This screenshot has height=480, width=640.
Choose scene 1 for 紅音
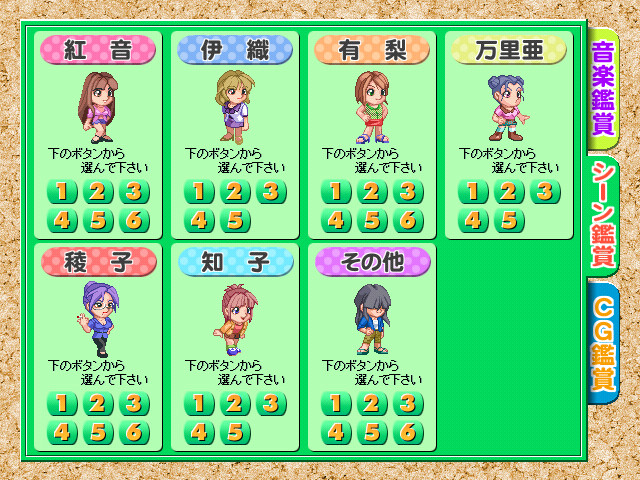pyautogui.click(x=62, y=192)
